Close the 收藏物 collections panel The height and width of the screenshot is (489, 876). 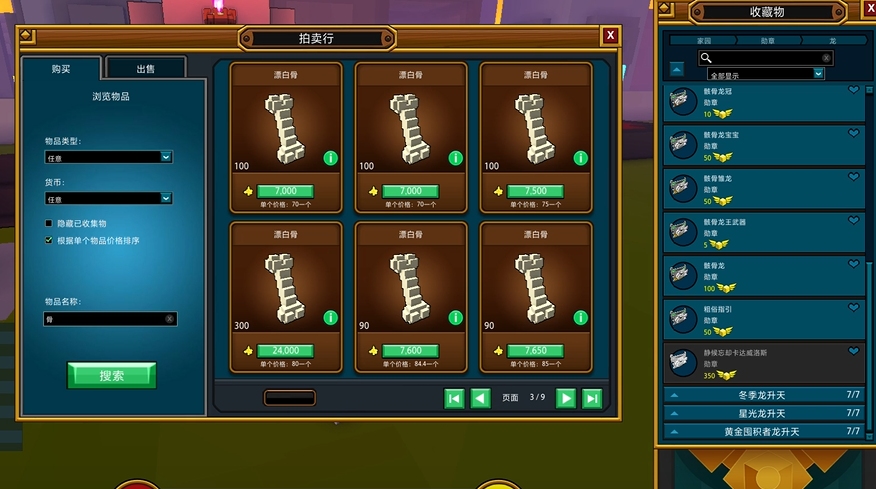[865, 11]
